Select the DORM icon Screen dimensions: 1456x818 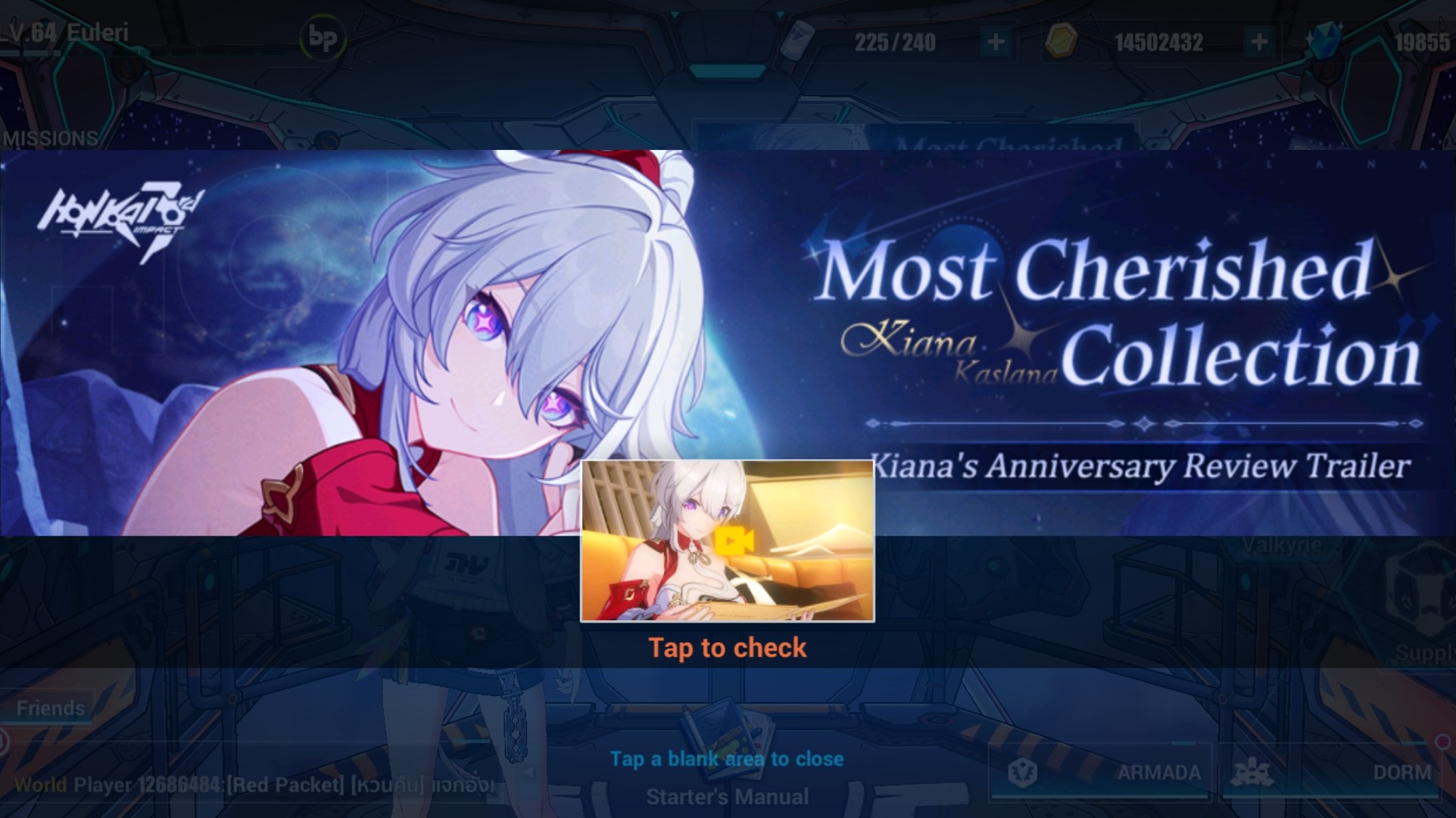[1254, 772]
